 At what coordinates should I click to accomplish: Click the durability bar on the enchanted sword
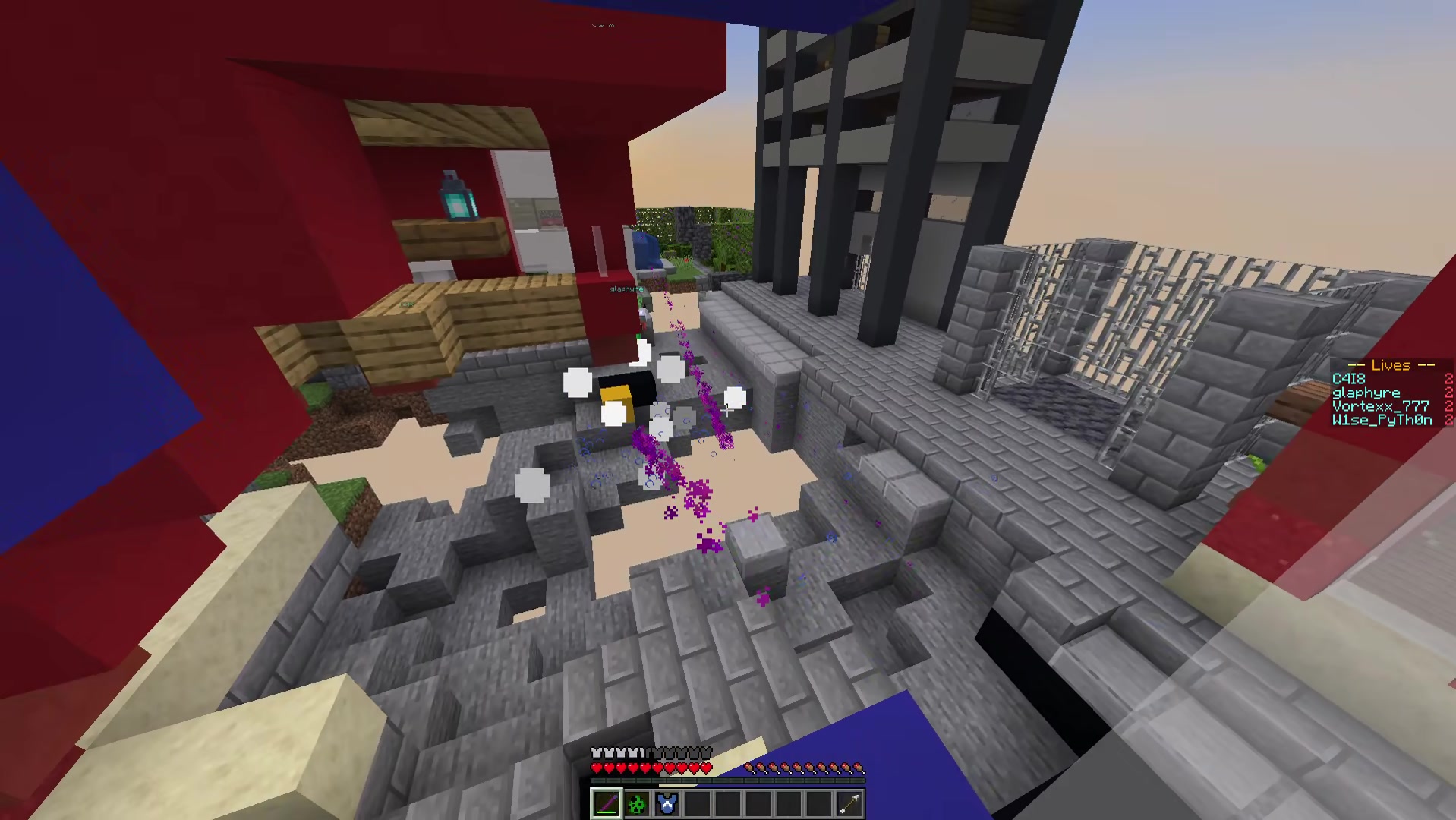click(606, 812)
